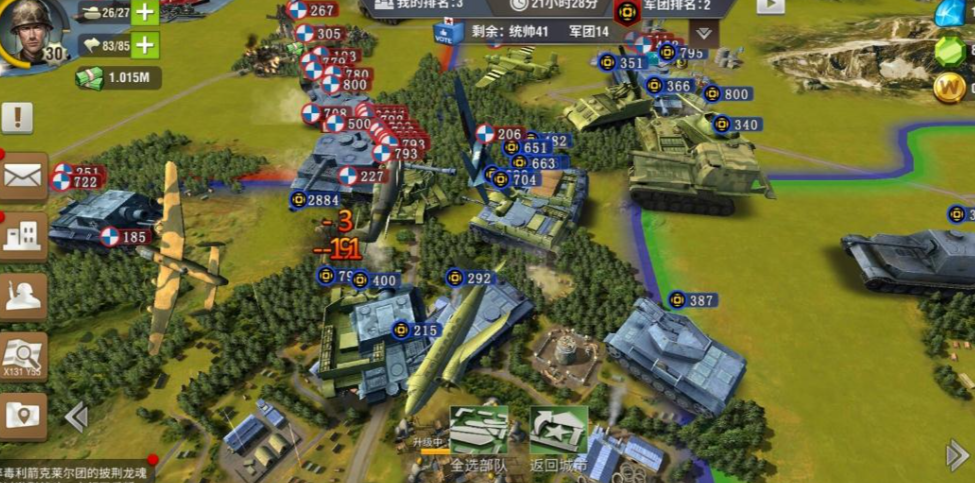Add more tank units with plus button
975x483 pixels.
pyautogui.click(x=146, y=12)
